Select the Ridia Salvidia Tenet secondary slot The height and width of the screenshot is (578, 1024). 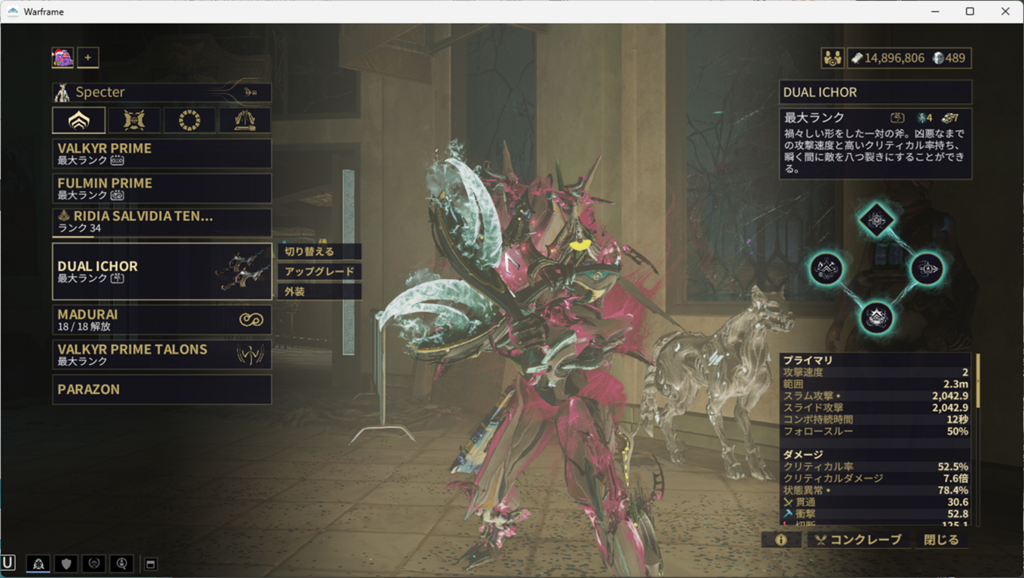161,222
